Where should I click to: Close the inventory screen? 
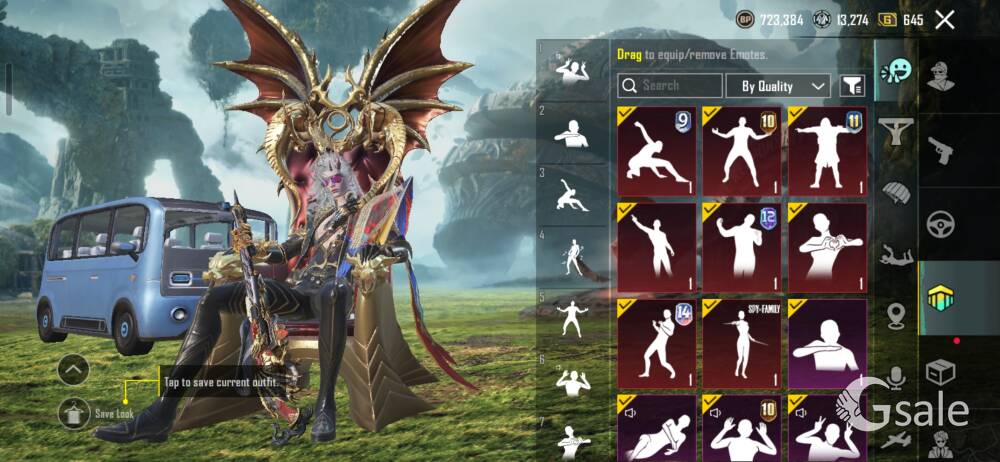click(945, 19)
